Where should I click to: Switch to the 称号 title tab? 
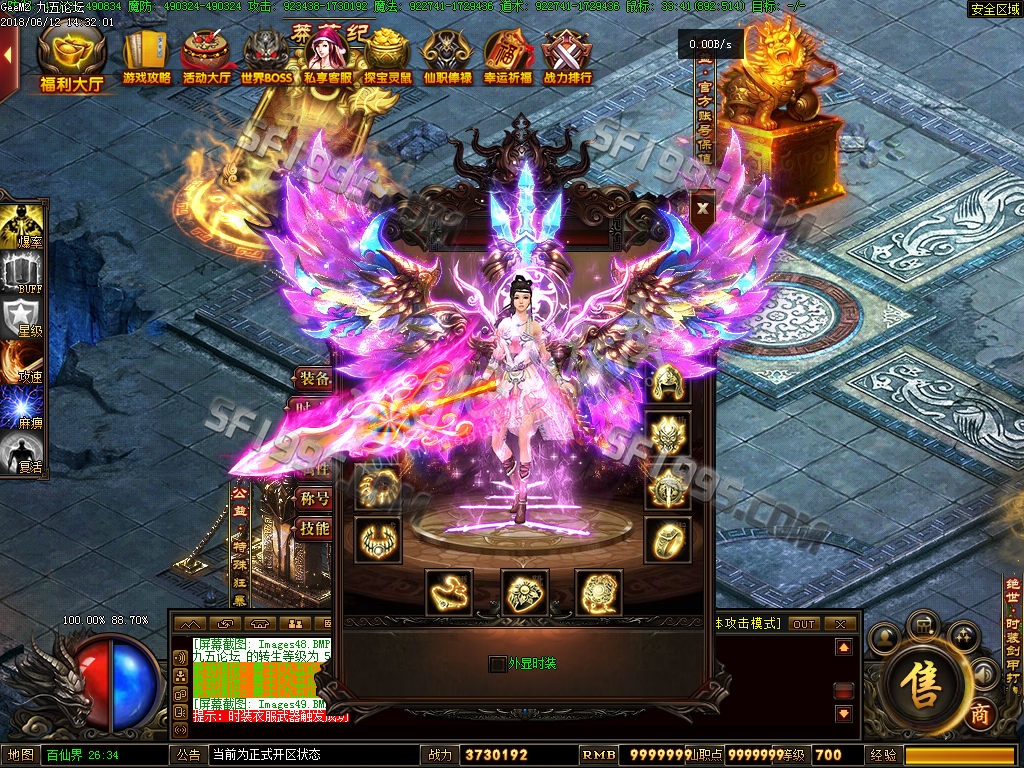click(315, 497)
